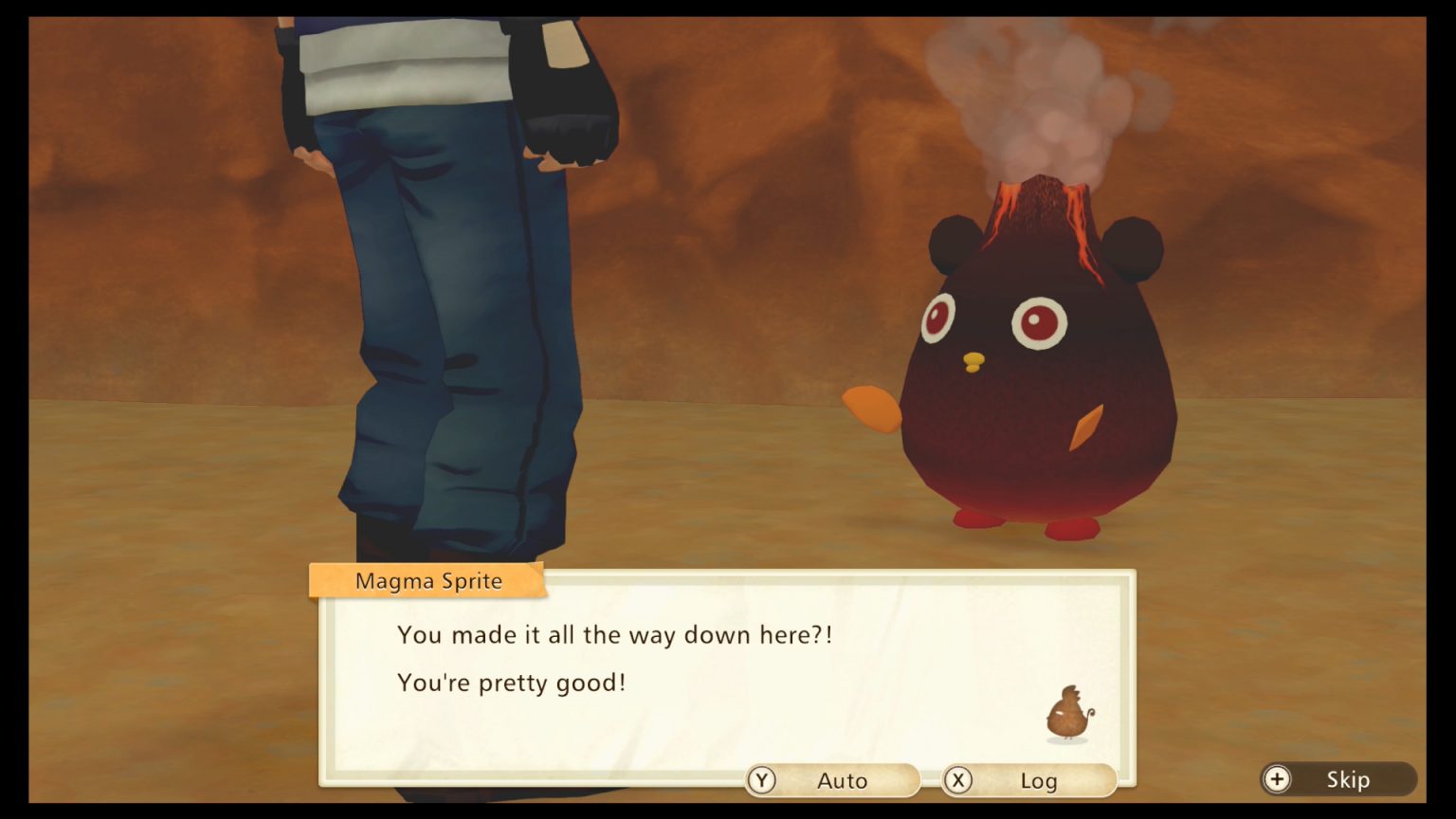Skip the cutscene
This screenshot has height=819, width=1456.
tap(1338, 779)
